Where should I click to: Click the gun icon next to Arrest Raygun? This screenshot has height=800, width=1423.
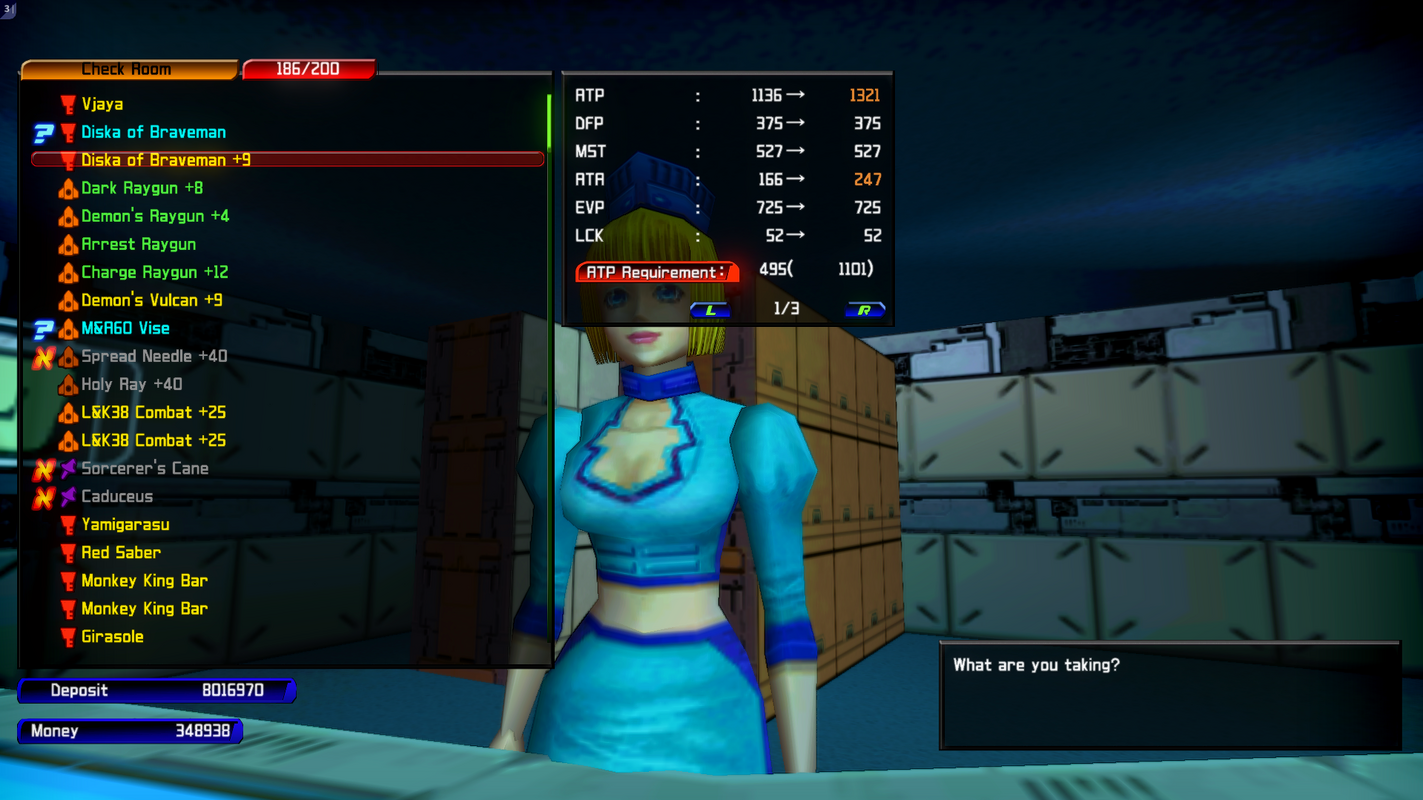click(x=67, y=244)
